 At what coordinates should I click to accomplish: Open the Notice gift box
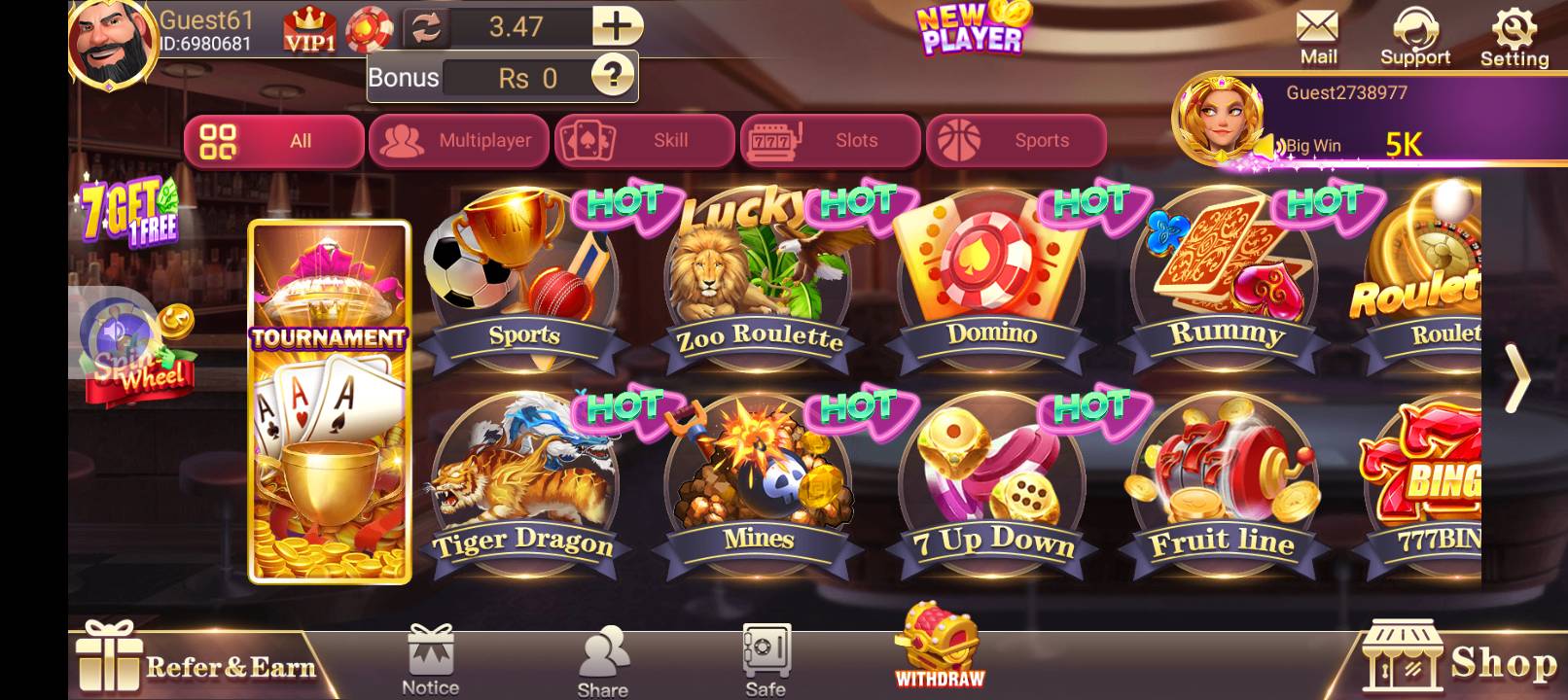(x=430, y=651)
